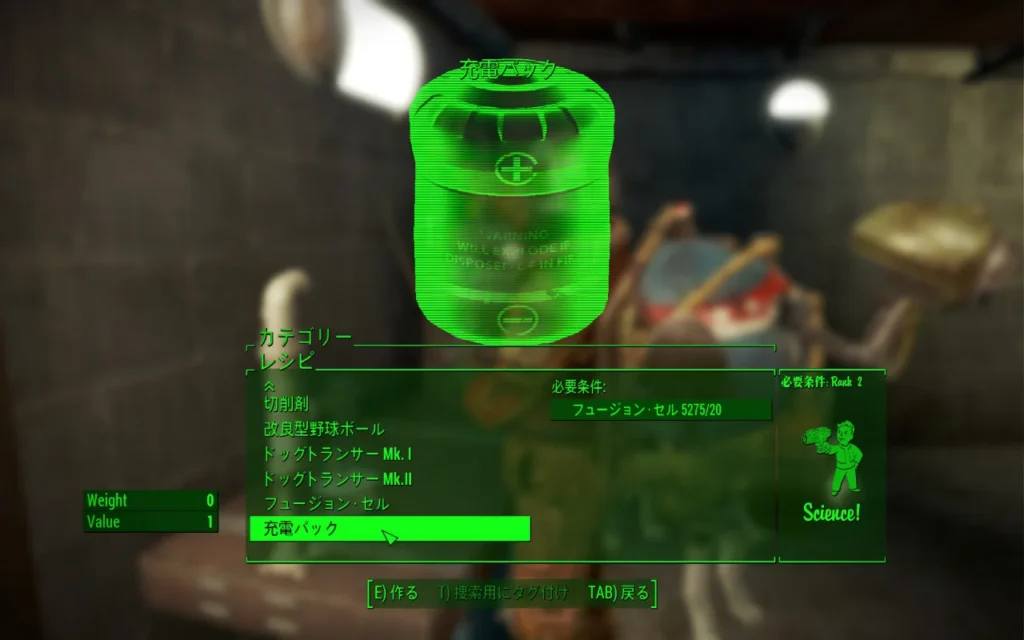Image resolution: width=1024 pixels, height=640 pixels.
Task: Select ドッグトランサー Mk.I in the recipe list
Action: pyautogui.click(x=324, y=454)
